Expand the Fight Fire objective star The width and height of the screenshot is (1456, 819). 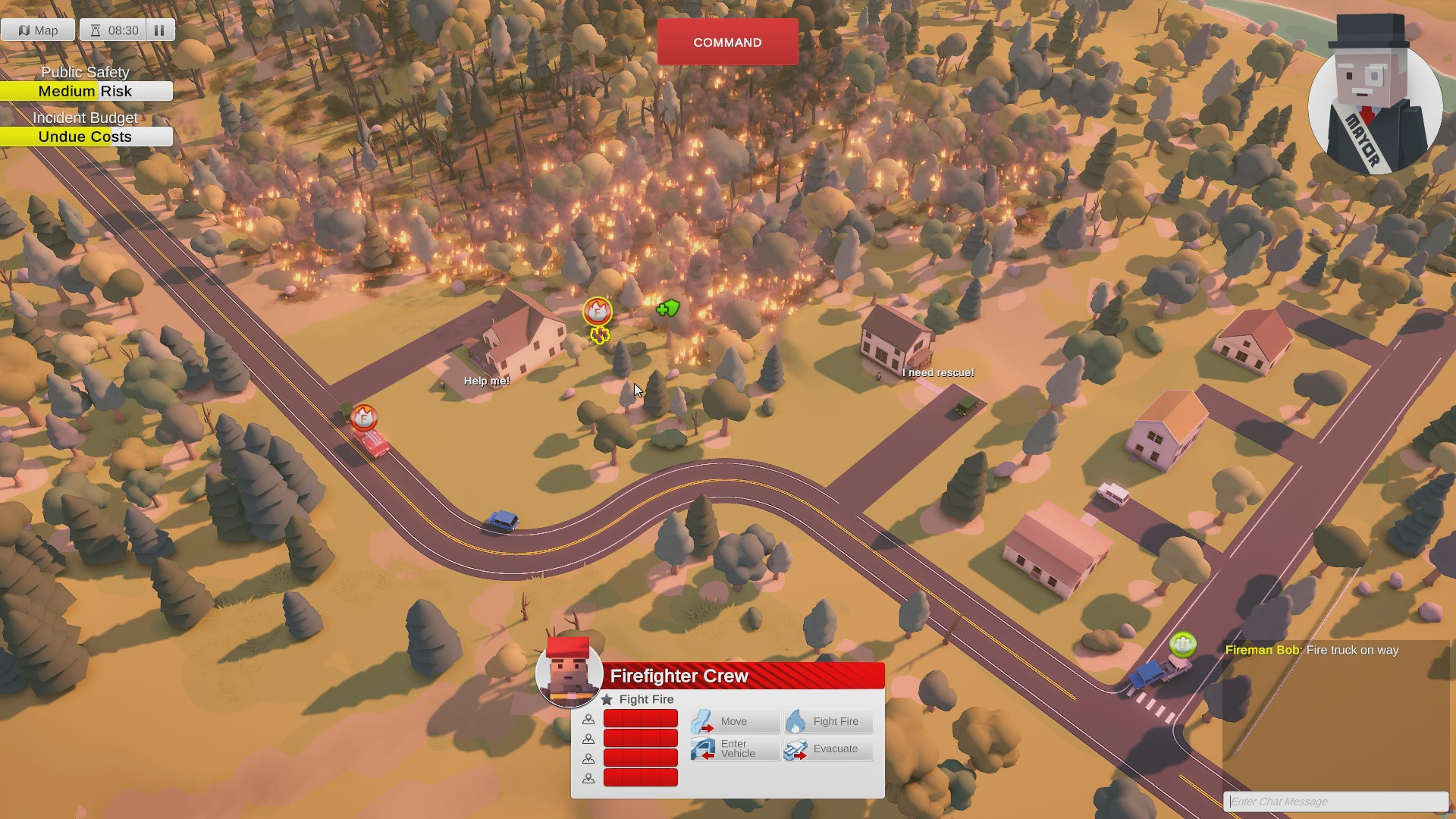point(608,699)
